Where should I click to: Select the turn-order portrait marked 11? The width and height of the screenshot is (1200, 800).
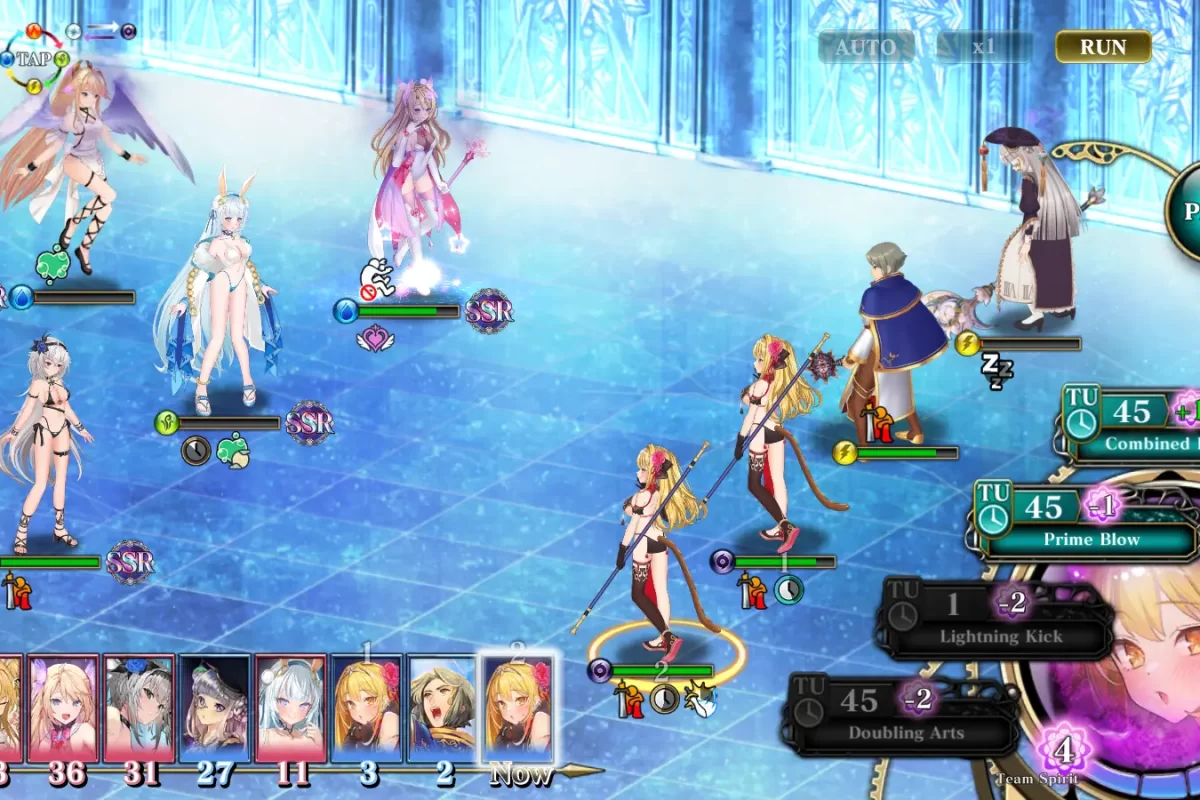(290, 708)
